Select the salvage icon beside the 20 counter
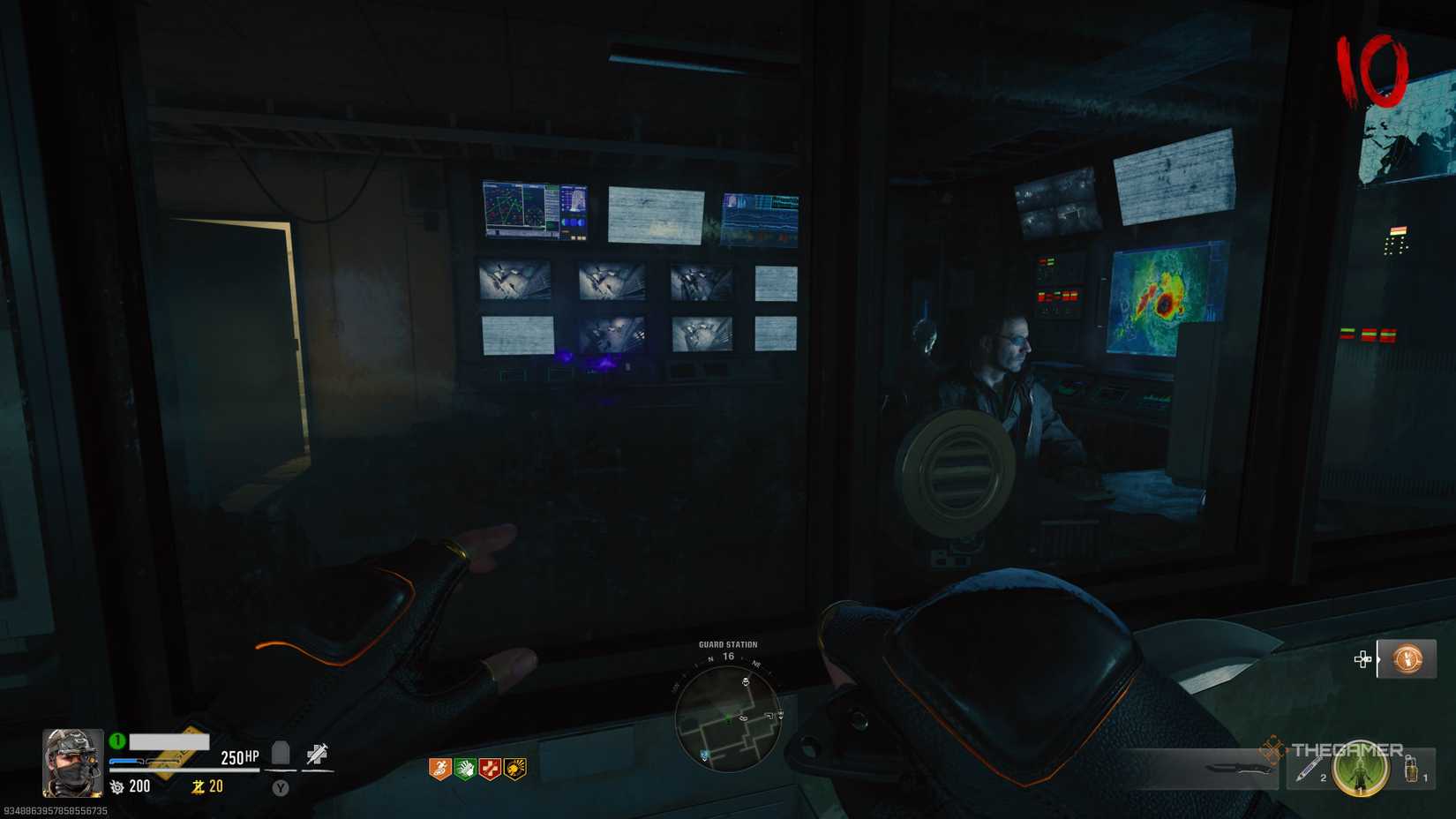1456x819 pixels. (198, 785)
